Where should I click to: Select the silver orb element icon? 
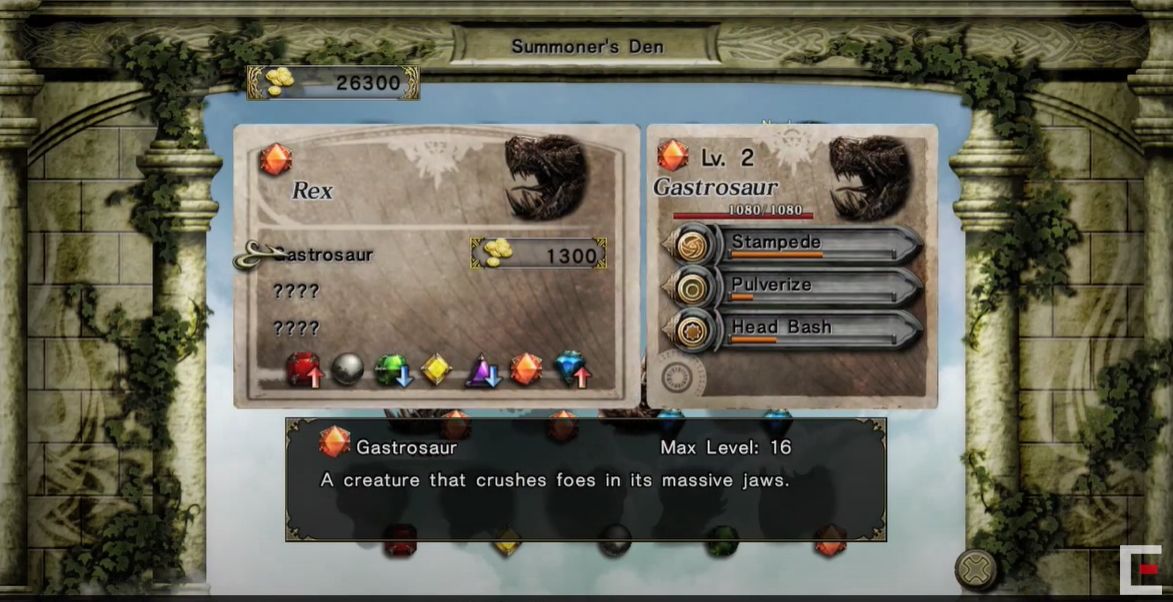347,369
